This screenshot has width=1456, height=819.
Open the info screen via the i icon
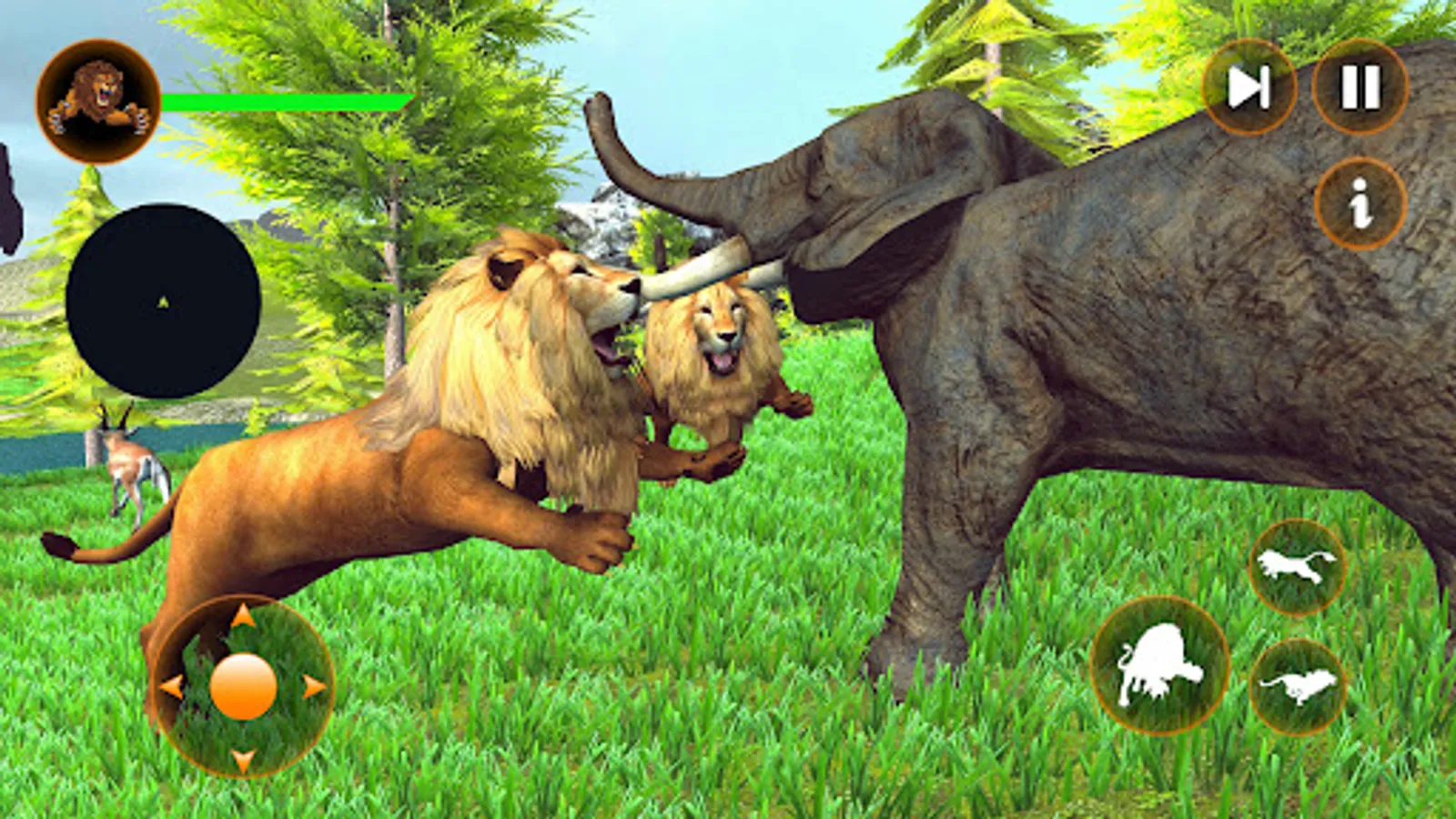(x=1358, y=202)
